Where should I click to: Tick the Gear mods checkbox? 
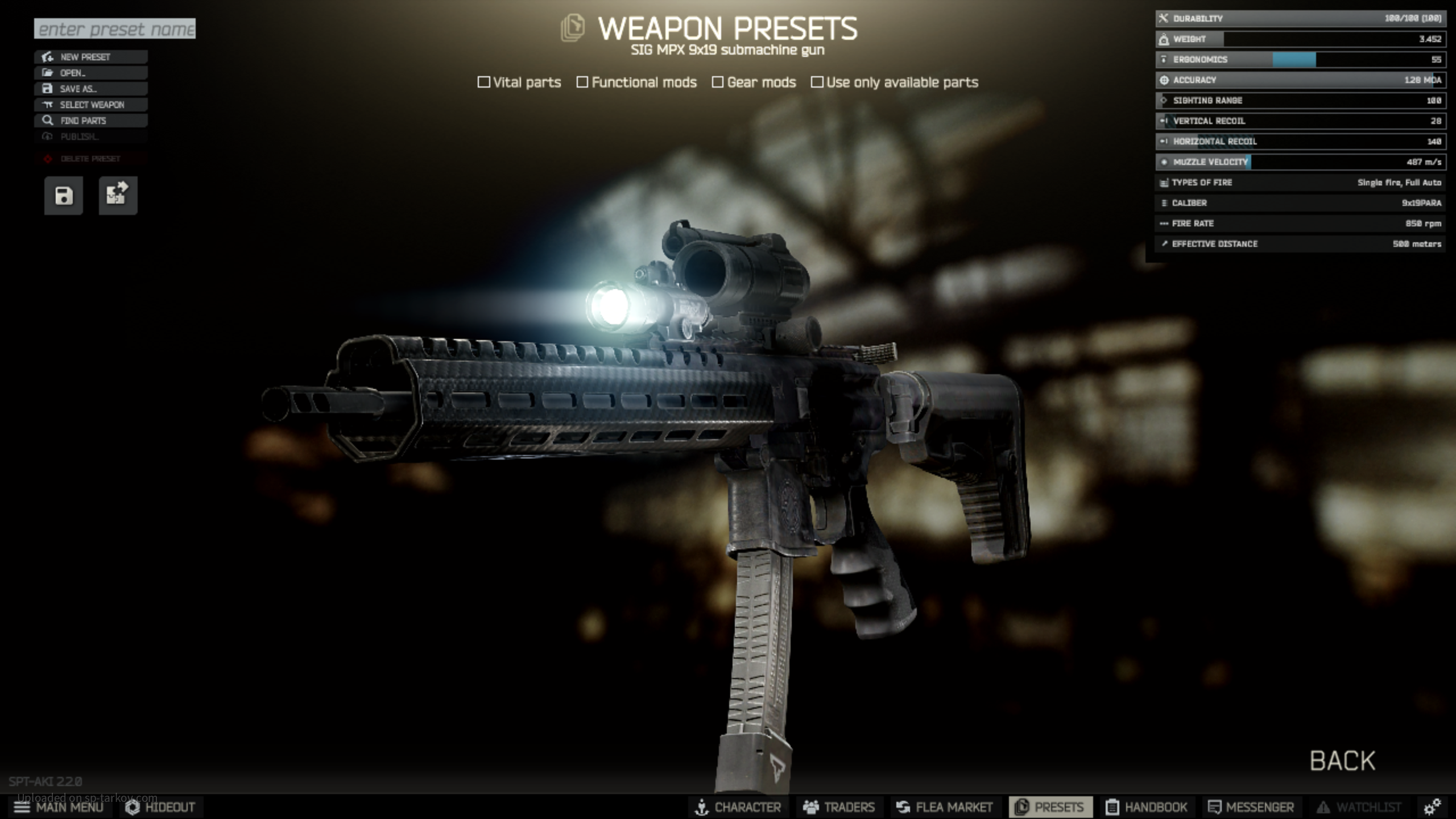coord(718,82)
